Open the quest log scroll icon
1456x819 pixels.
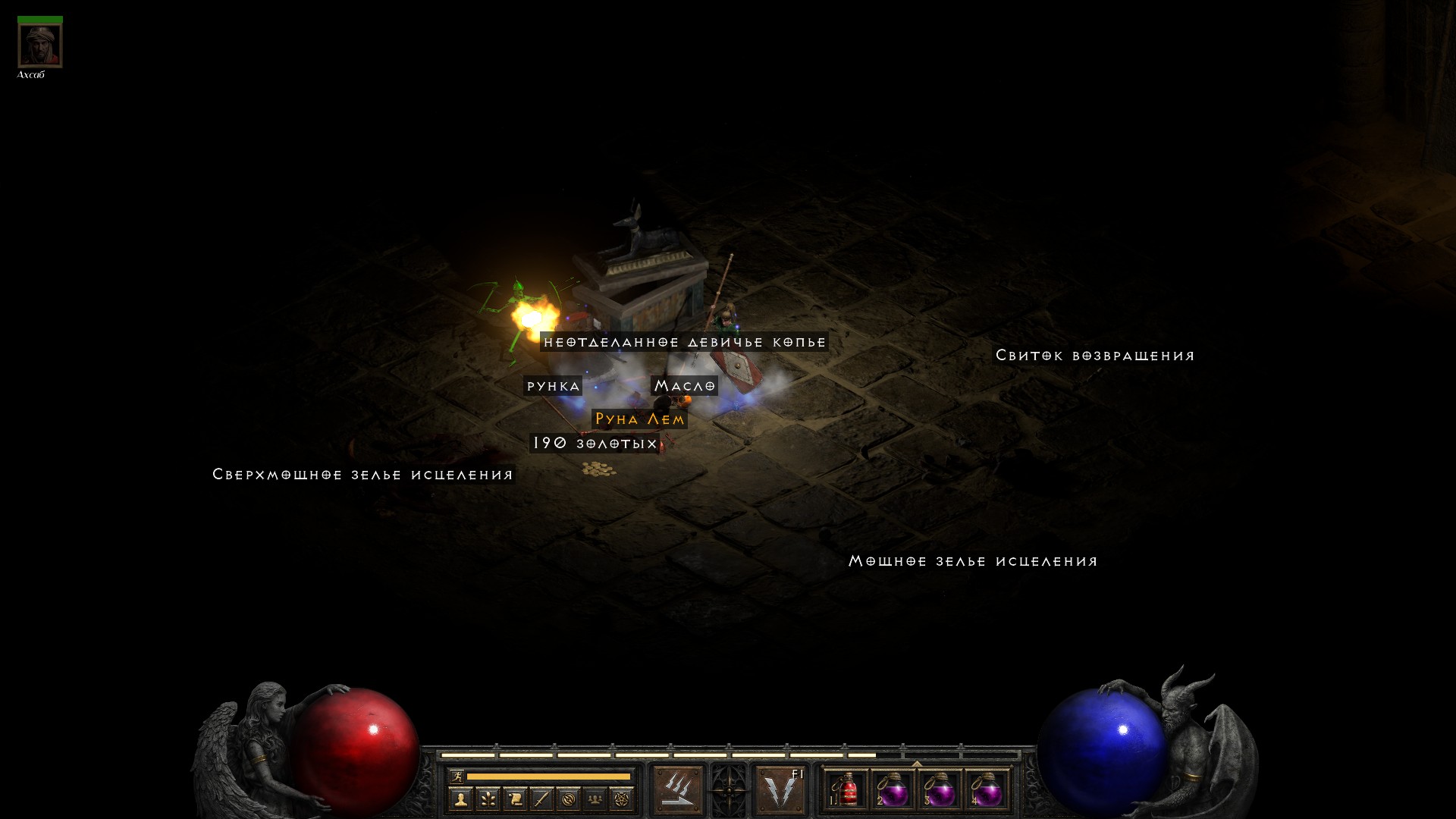[x=515, y=799]
